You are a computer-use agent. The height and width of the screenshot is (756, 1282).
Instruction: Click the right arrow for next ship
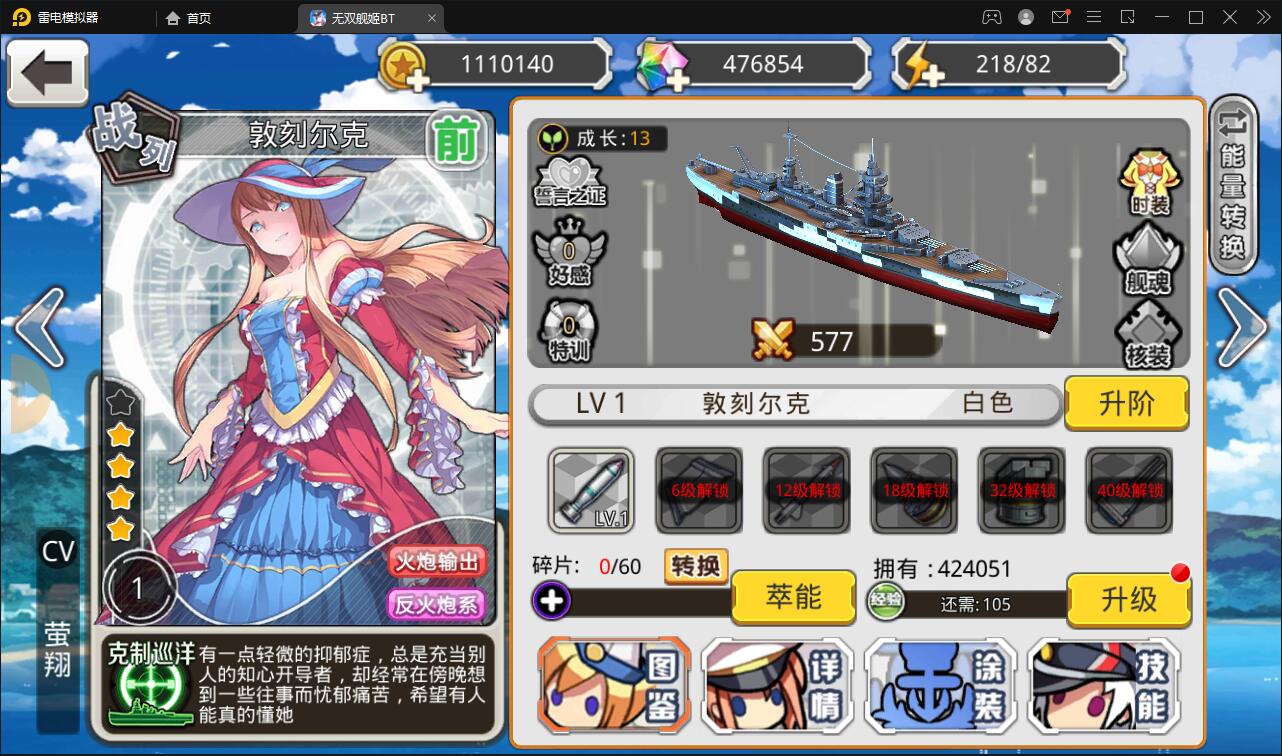coord(1240,330)
